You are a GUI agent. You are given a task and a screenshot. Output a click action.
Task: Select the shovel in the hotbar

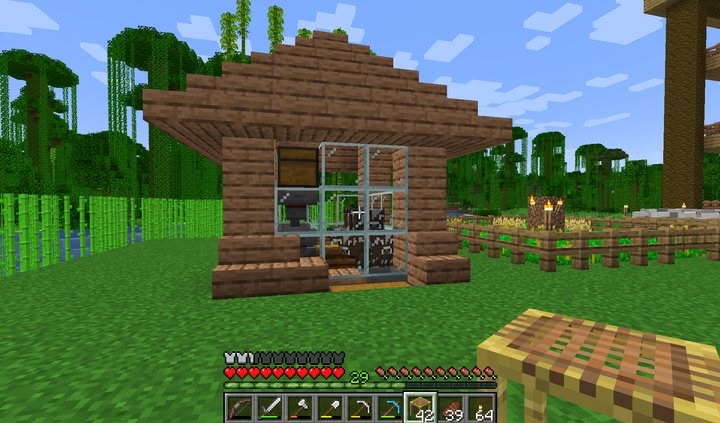[x=329, y=407]
